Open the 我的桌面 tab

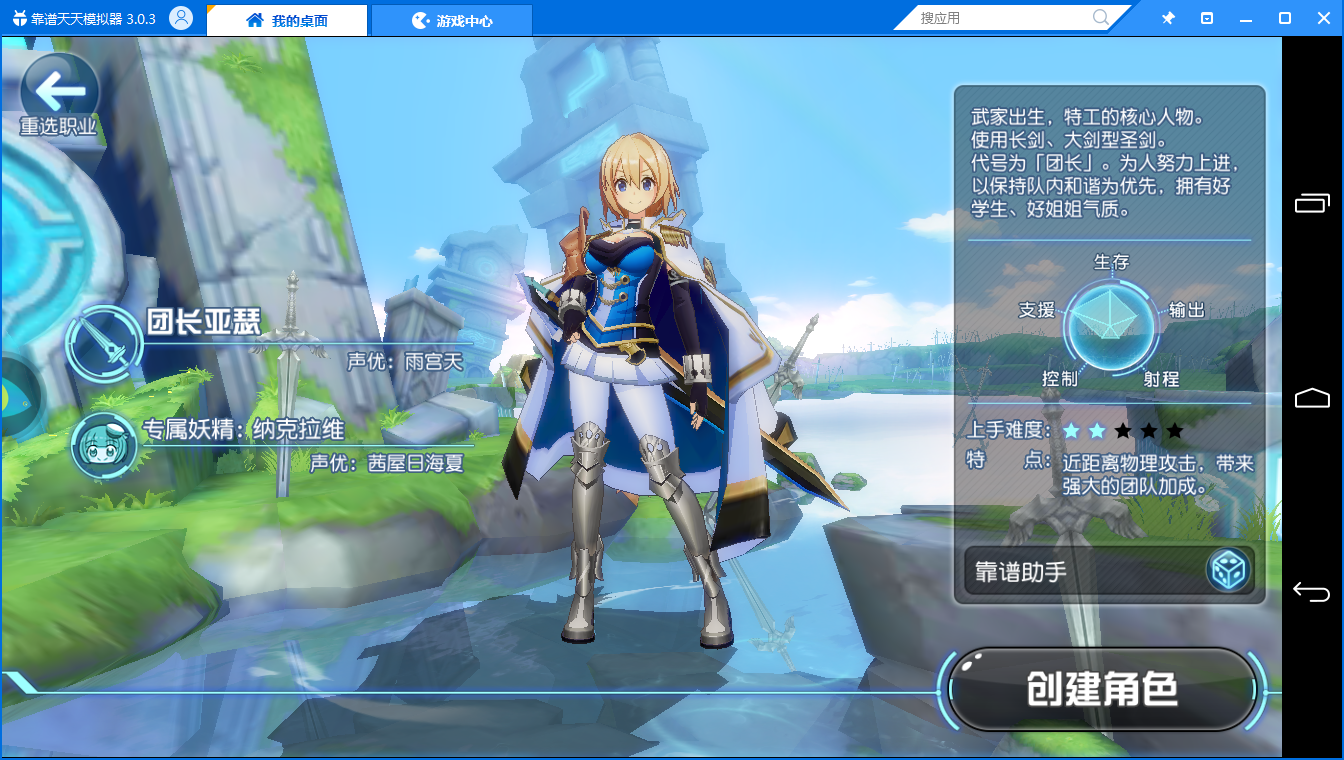pyautogui.click(x=287, y=20)
